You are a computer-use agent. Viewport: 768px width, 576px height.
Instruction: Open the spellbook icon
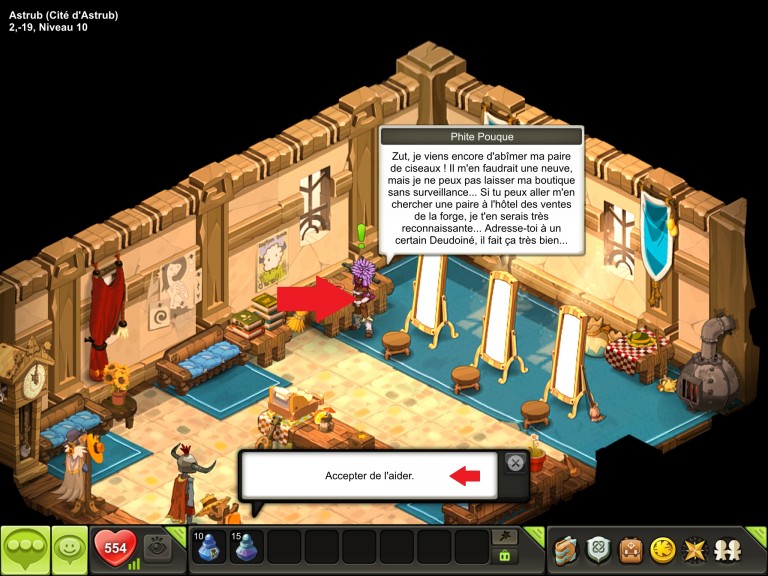click(x=567, y=549)
